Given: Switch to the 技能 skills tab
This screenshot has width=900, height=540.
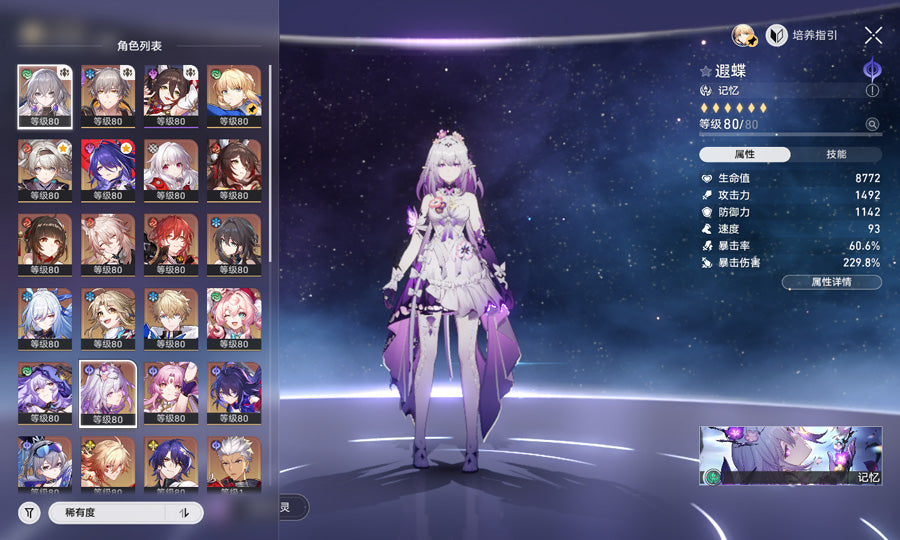Looking at the screenshot, I should 836,155.
